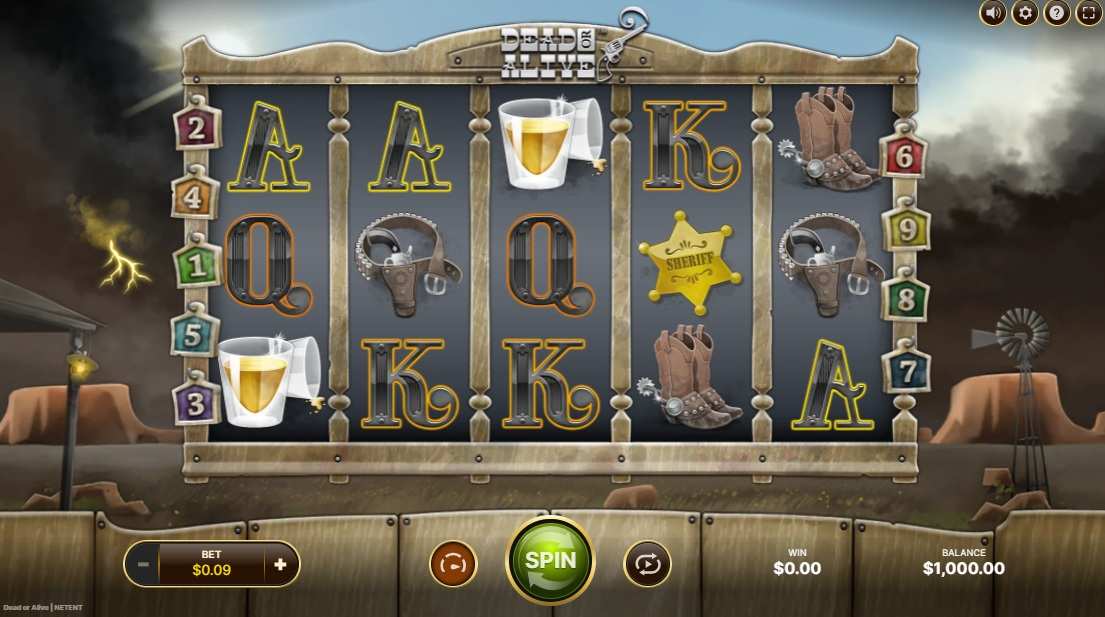Toggle fullscreen mode icon
The height and width of the screenshot is (617, 1105).
click(1088, 13)
